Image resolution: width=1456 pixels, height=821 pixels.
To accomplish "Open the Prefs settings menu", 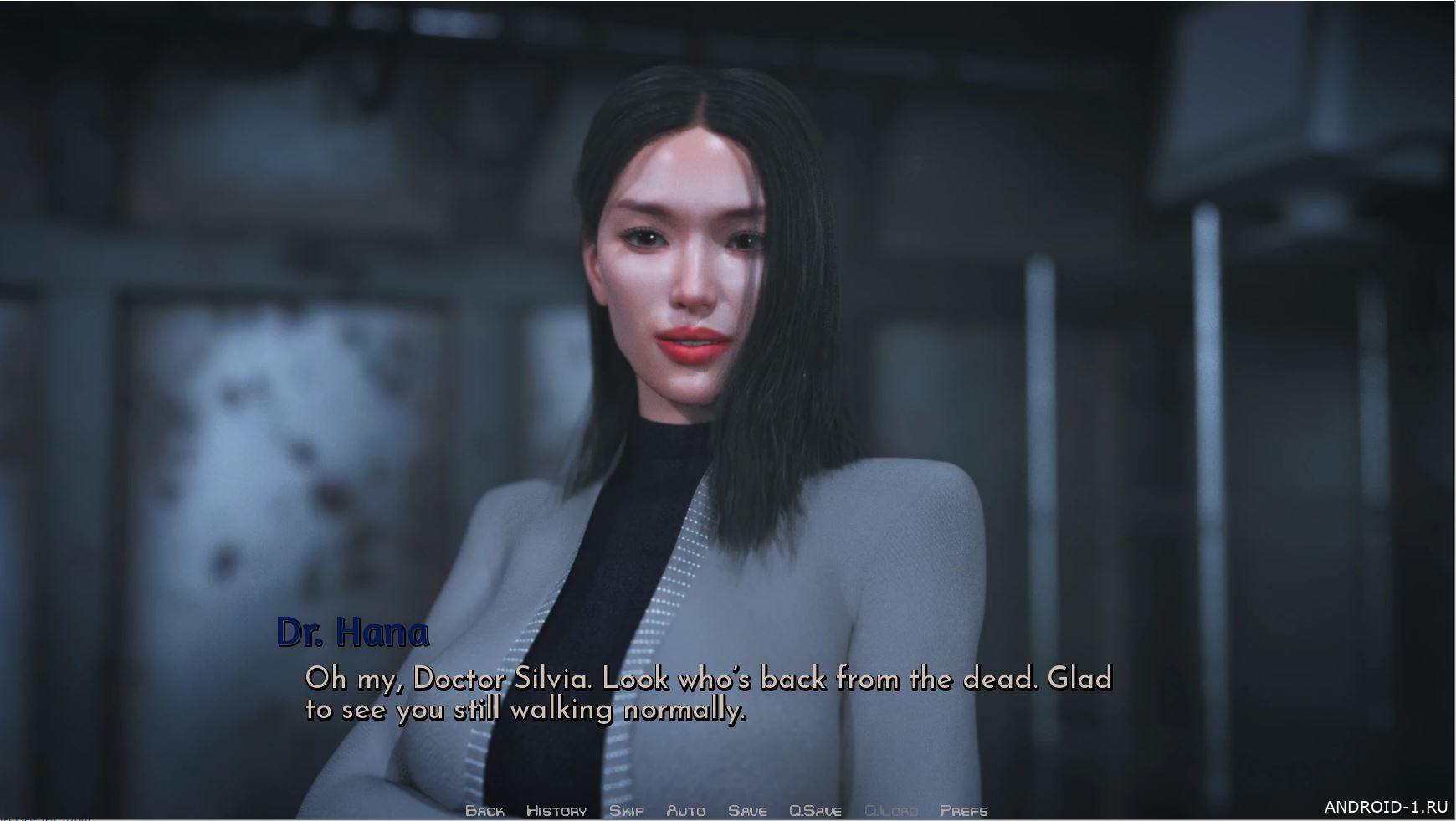I will point(963,810).
